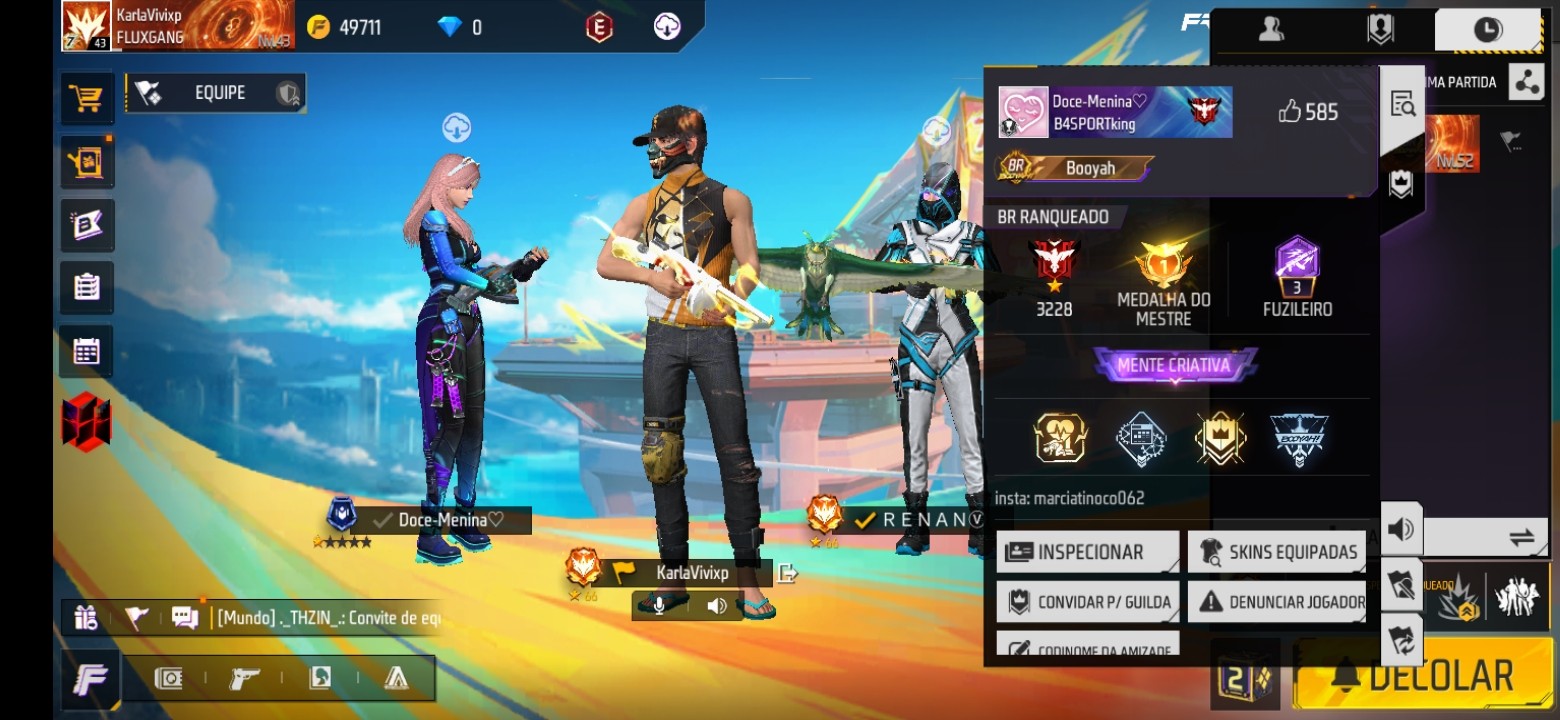The width and height of the screenshot is (1560, 720).
Task: Click the MENTE CRIATIVA title badge
Action: coord(1174,365)
